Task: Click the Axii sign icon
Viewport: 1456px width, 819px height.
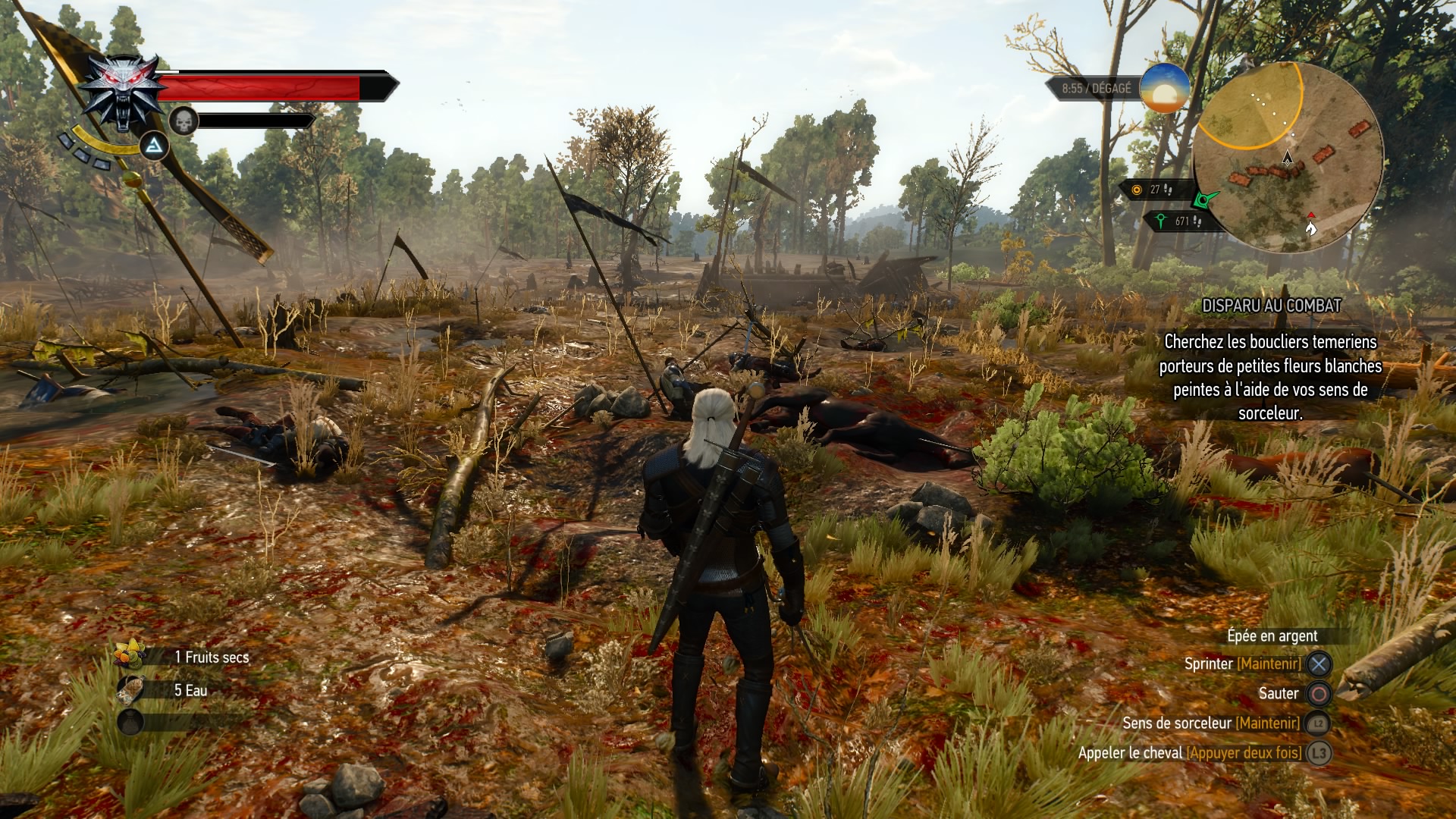Action: coord(154,146)
